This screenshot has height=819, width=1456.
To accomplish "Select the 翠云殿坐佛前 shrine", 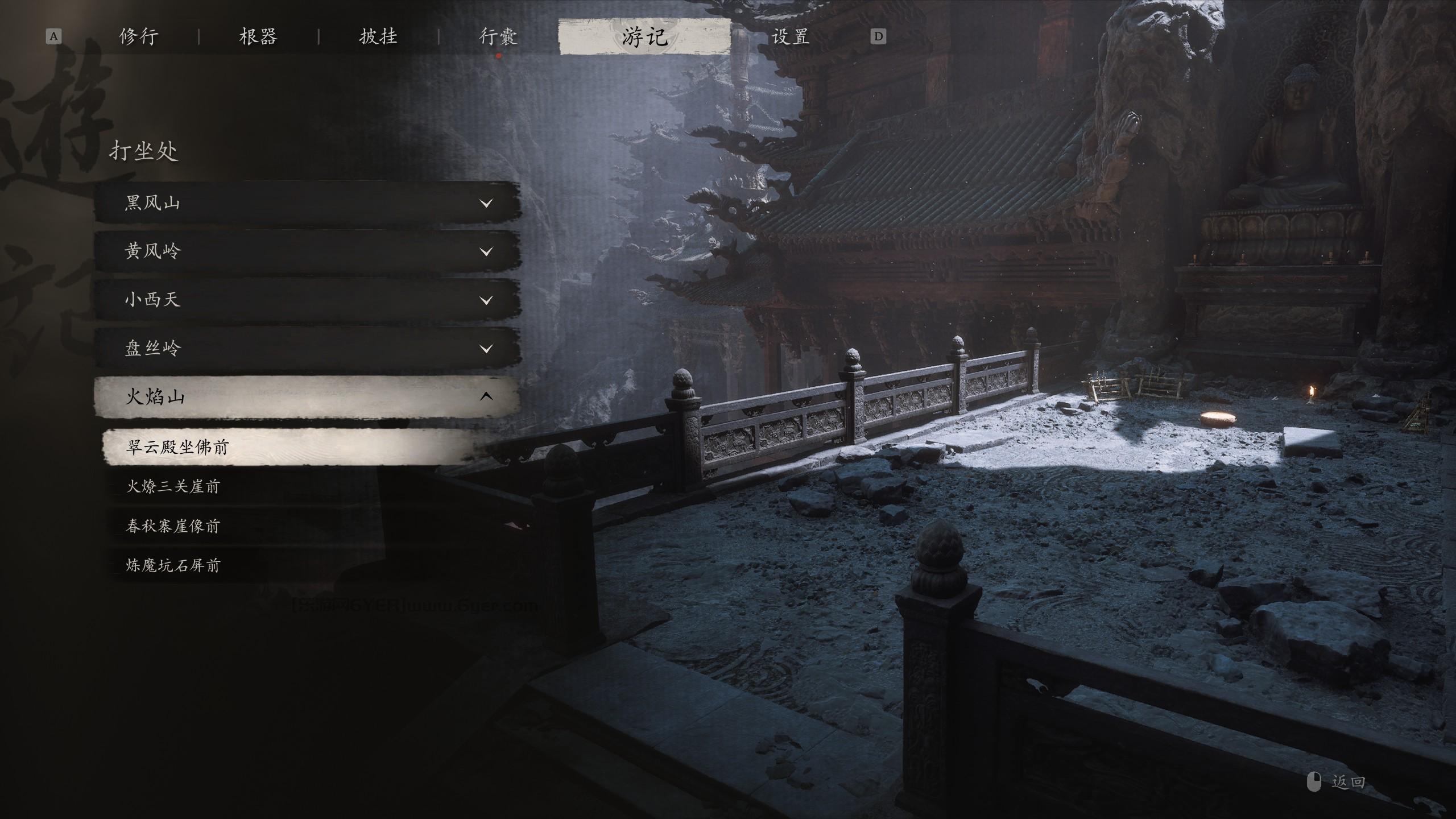I will point(290,447).
